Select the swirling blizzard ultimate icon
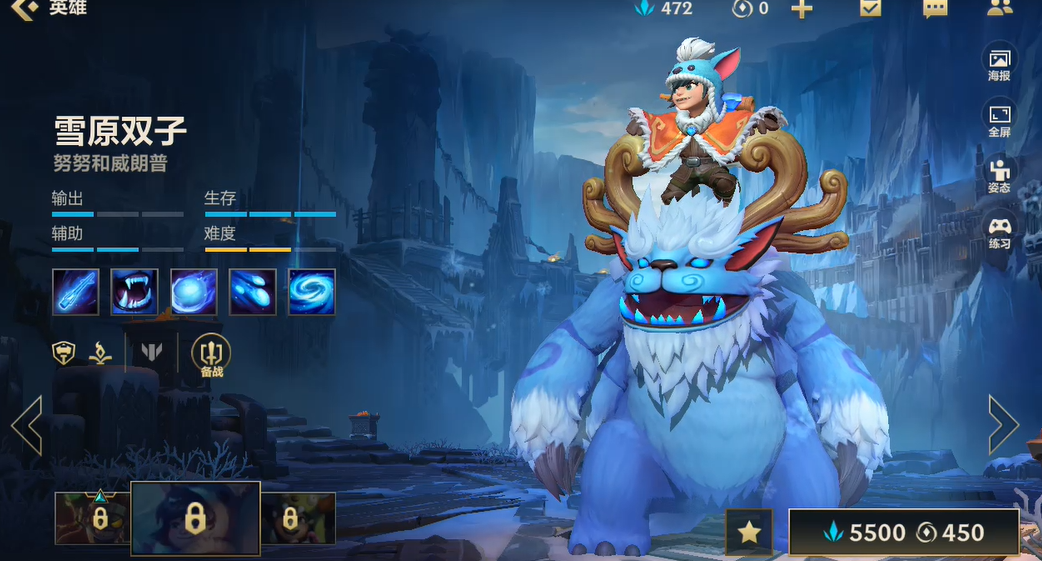Screen dimensions: 1042x561 tap(311, 292)
